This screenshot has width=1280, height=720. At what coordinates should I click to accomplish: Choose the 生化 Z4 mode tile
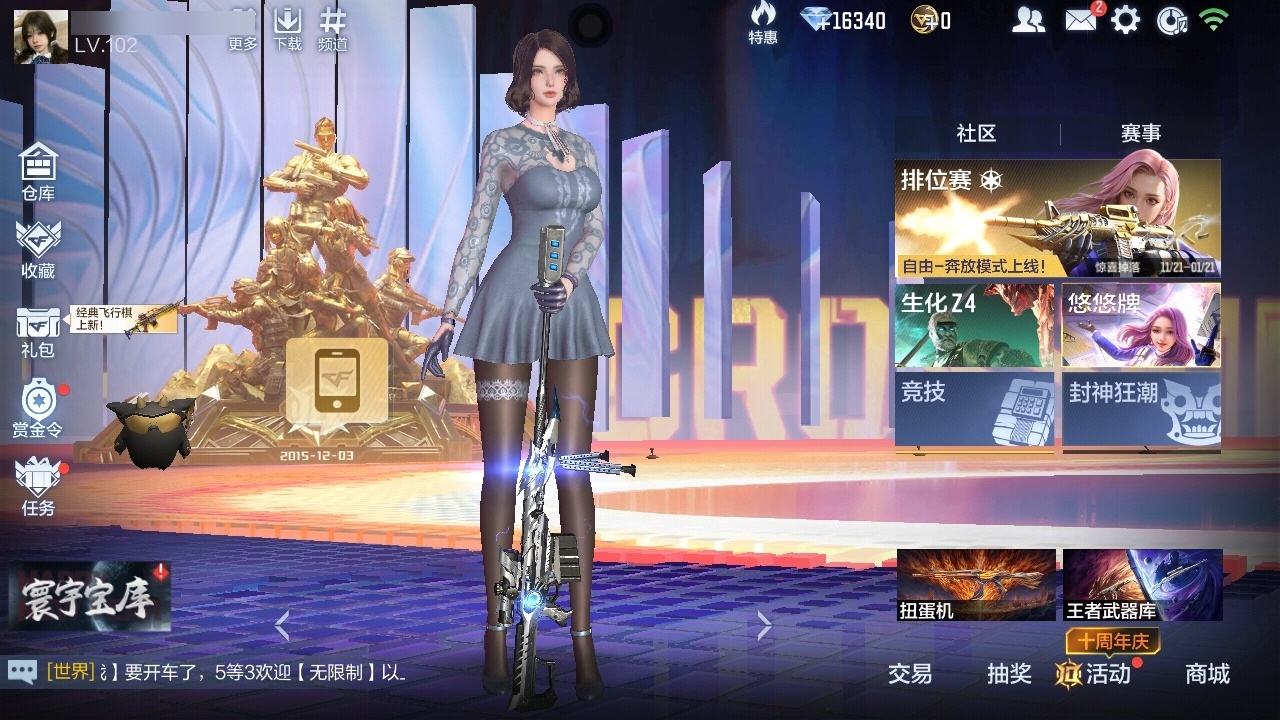click(x=974, y=325)
